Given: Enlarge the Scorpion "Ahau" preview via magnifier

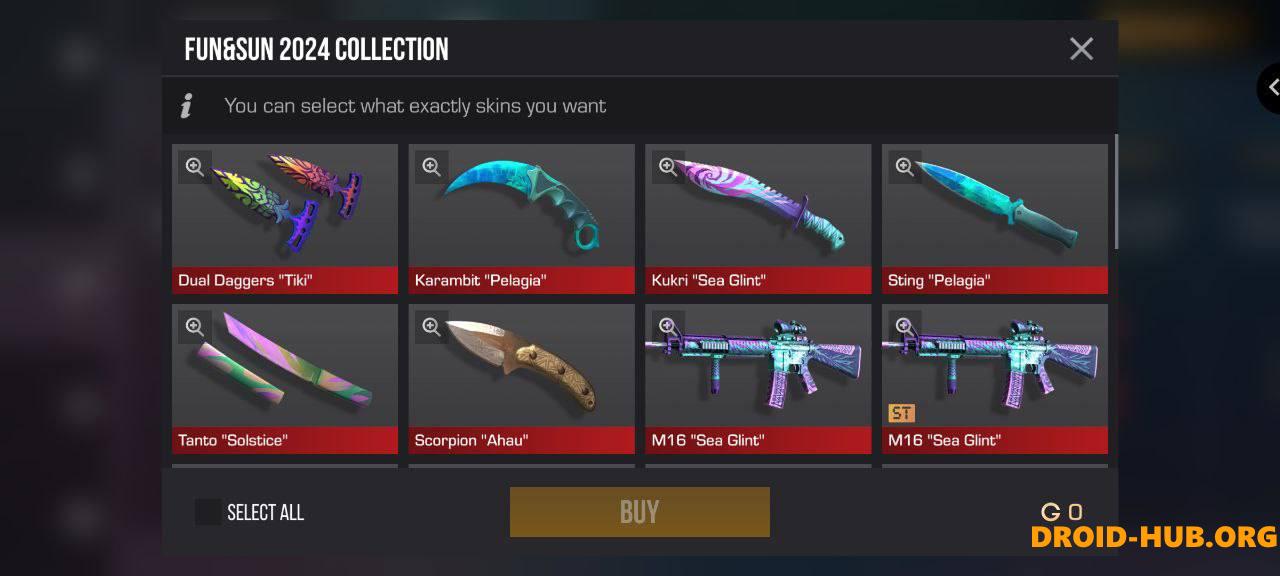Looking at the screenshot, I should click(x=431, y=327).
